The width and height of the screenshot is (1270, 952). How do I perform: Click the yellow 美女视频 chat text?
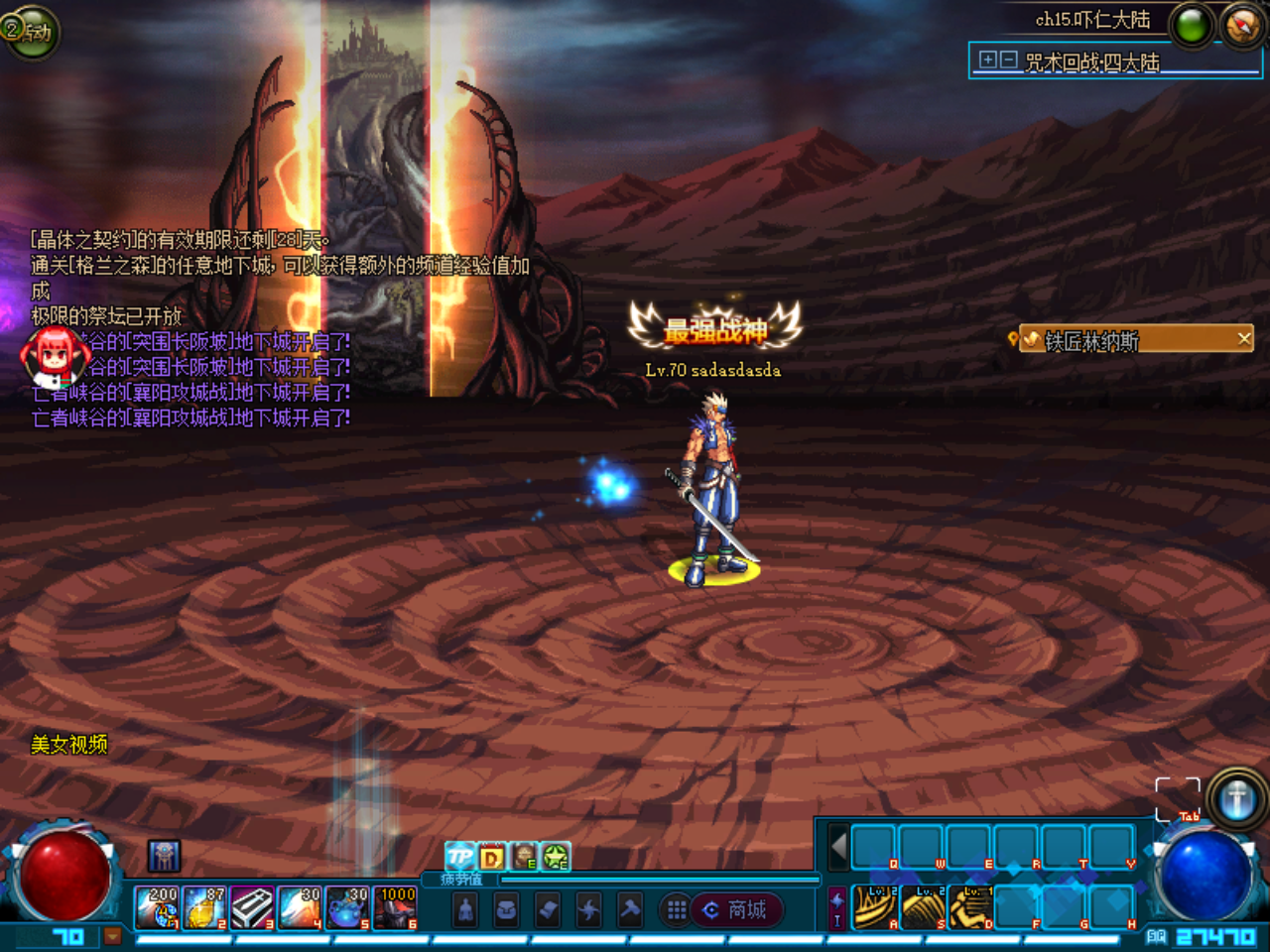[x=69, y=745]
